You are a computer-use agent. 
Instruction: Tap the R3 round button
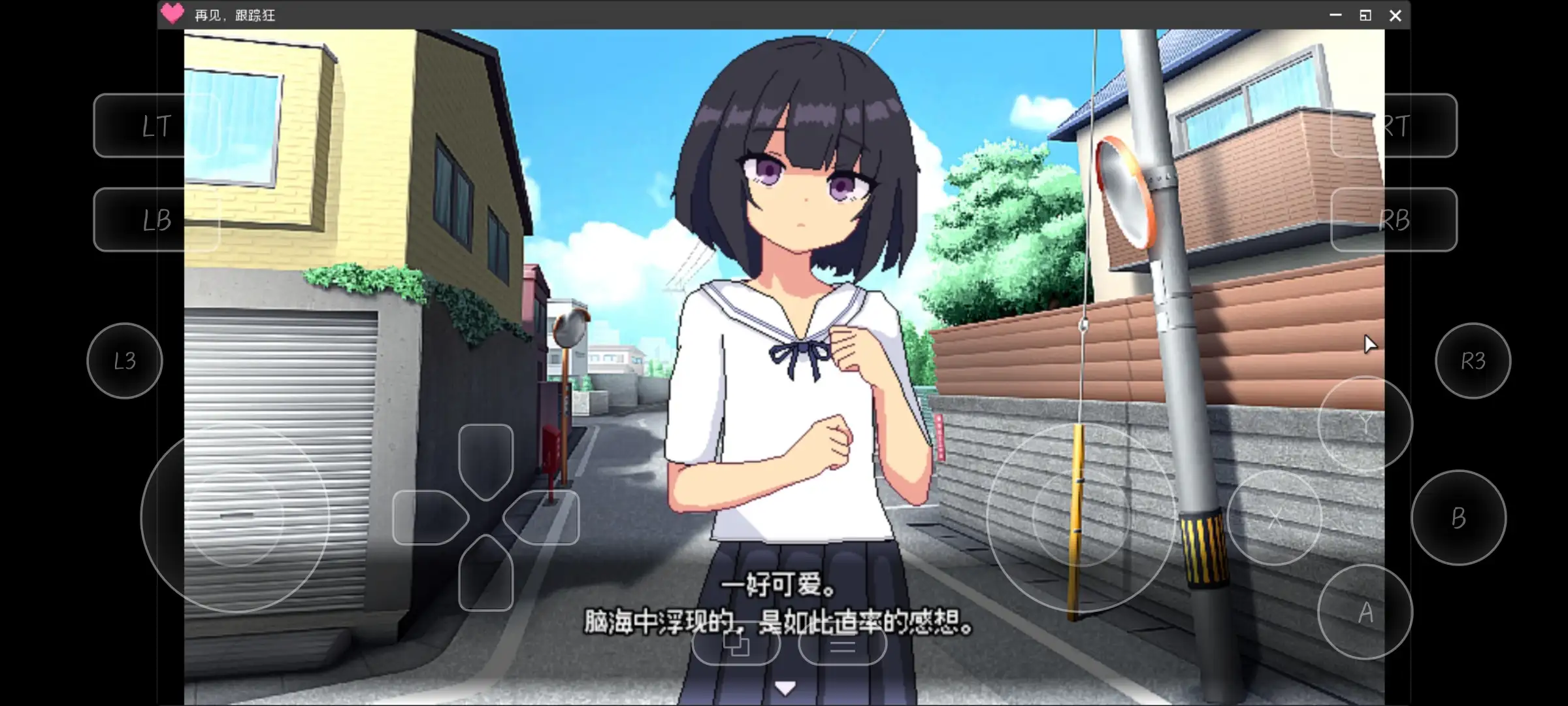pos(1473,361)
